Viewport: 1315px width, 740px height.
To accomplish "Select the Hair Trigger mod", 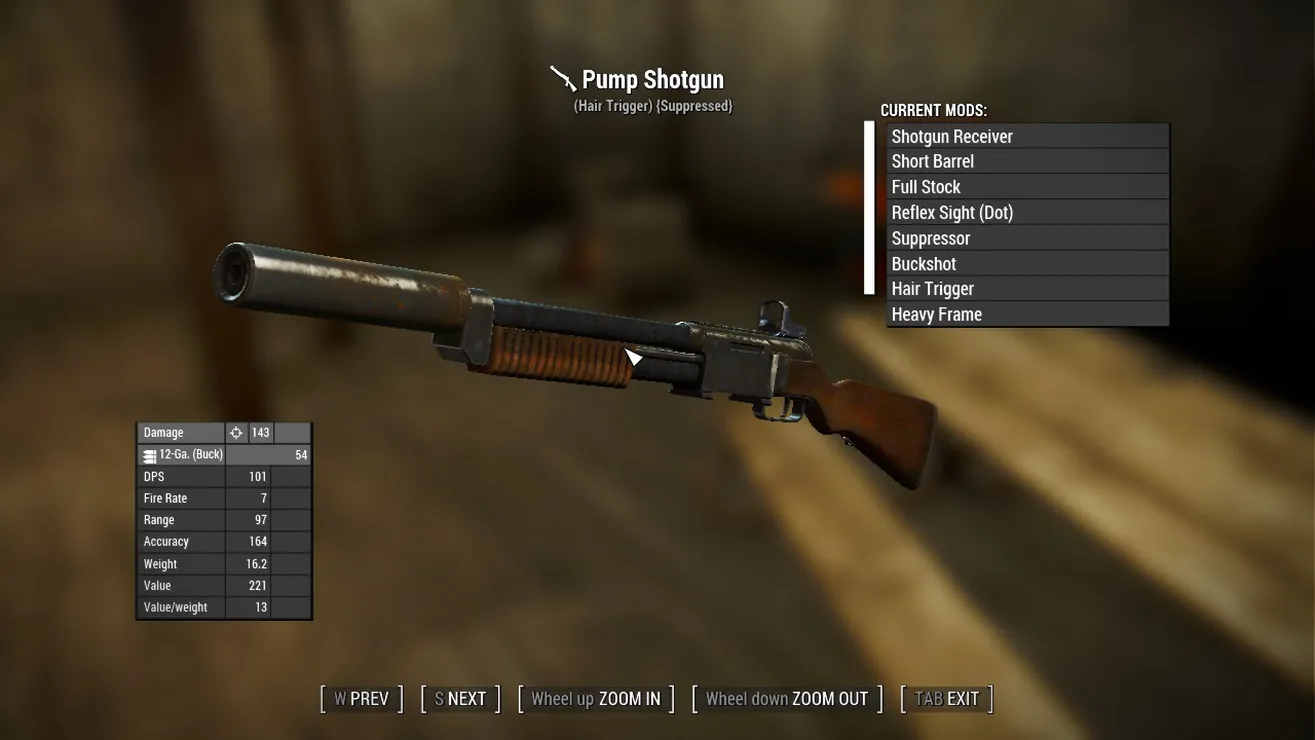I will pos(1027,289).
